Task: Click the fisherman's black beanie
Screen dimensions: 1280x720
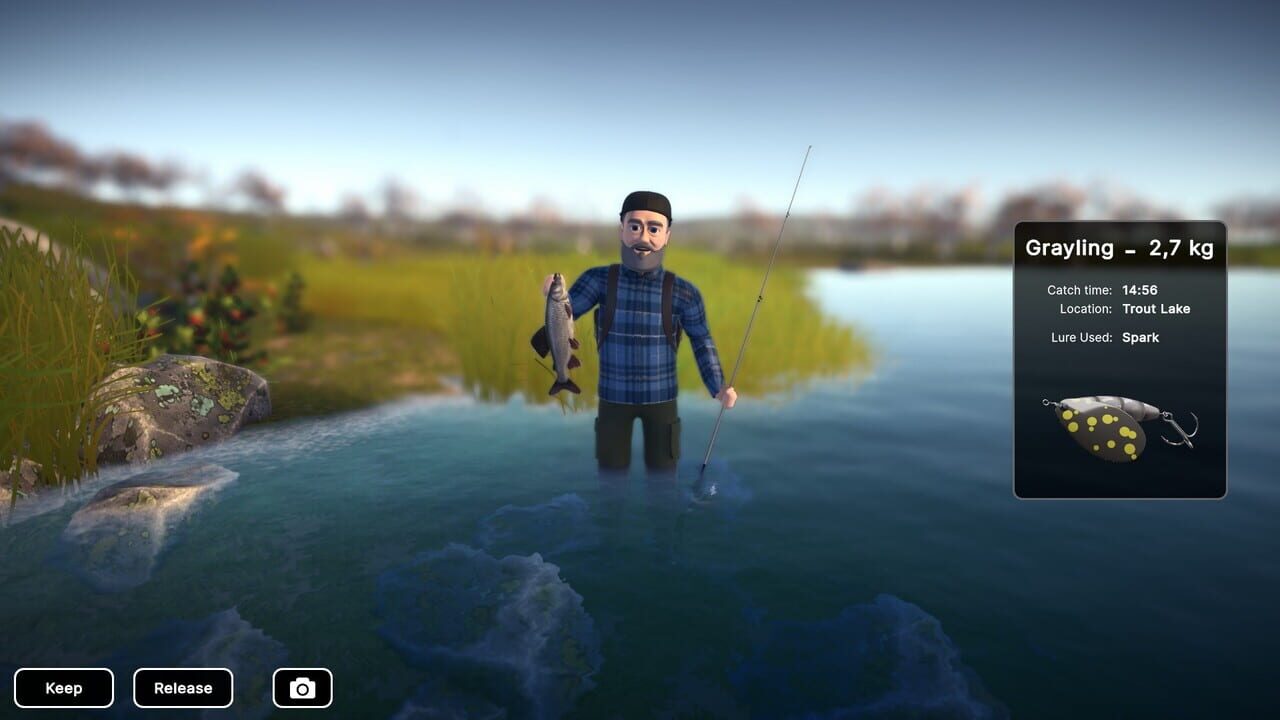Action: (647, 203)
